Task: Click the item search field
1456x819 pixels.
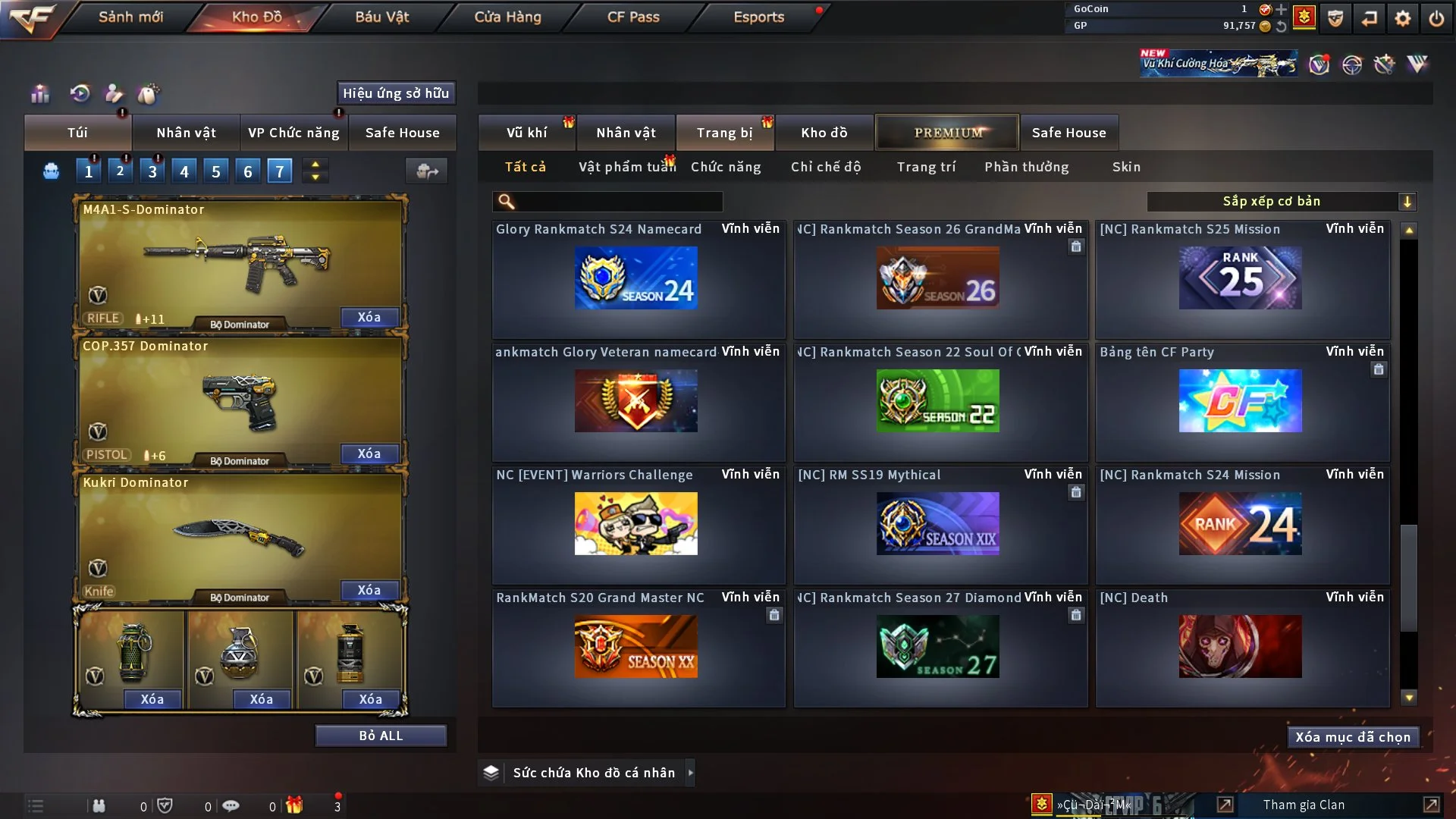Action: point(618,202)
